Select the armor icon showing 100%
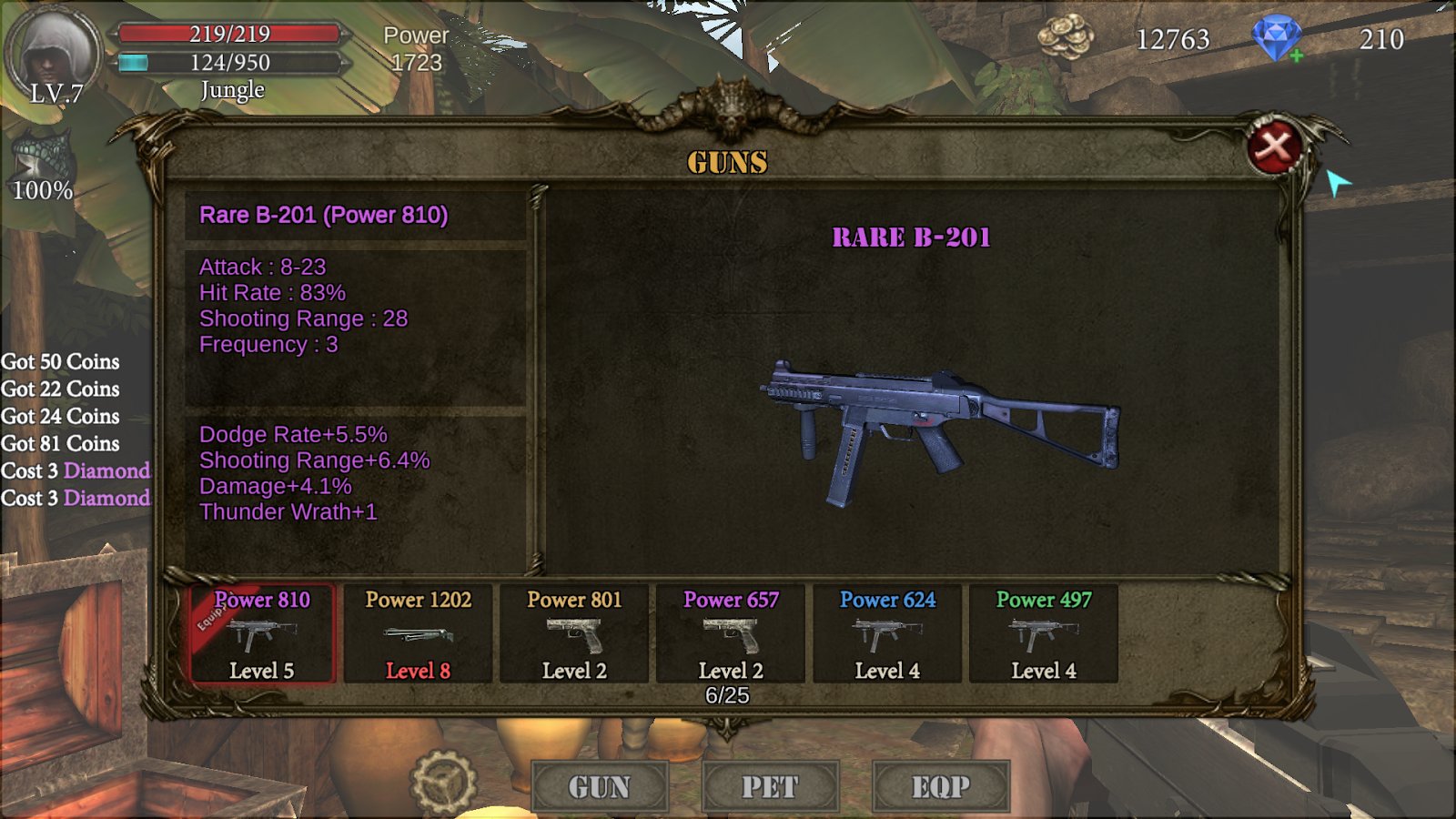The width and height of the screenshot is (1456, 819). [x=42, y=164]
